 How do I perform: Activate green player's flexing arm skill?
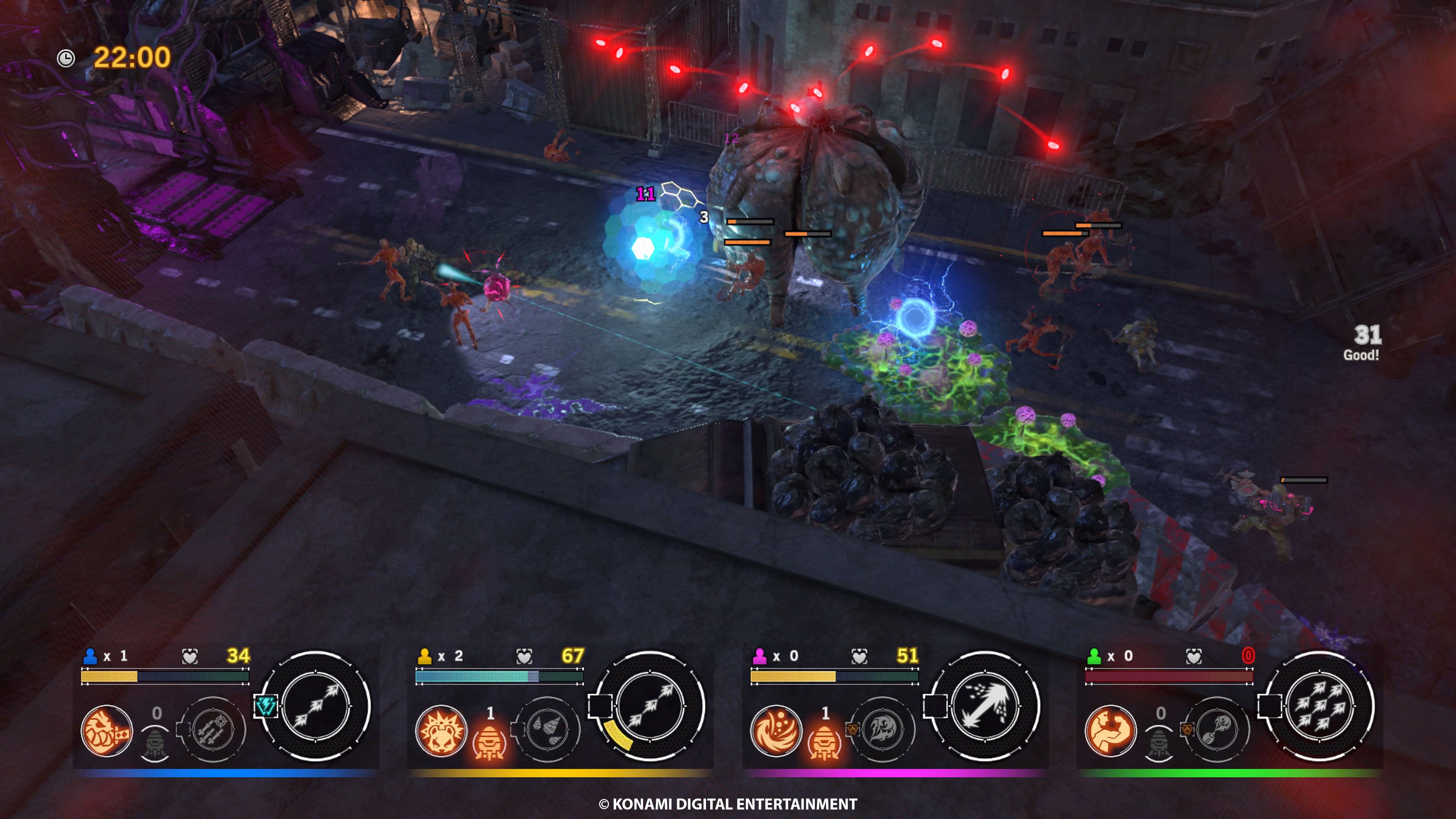click(x=1110, y=731)
